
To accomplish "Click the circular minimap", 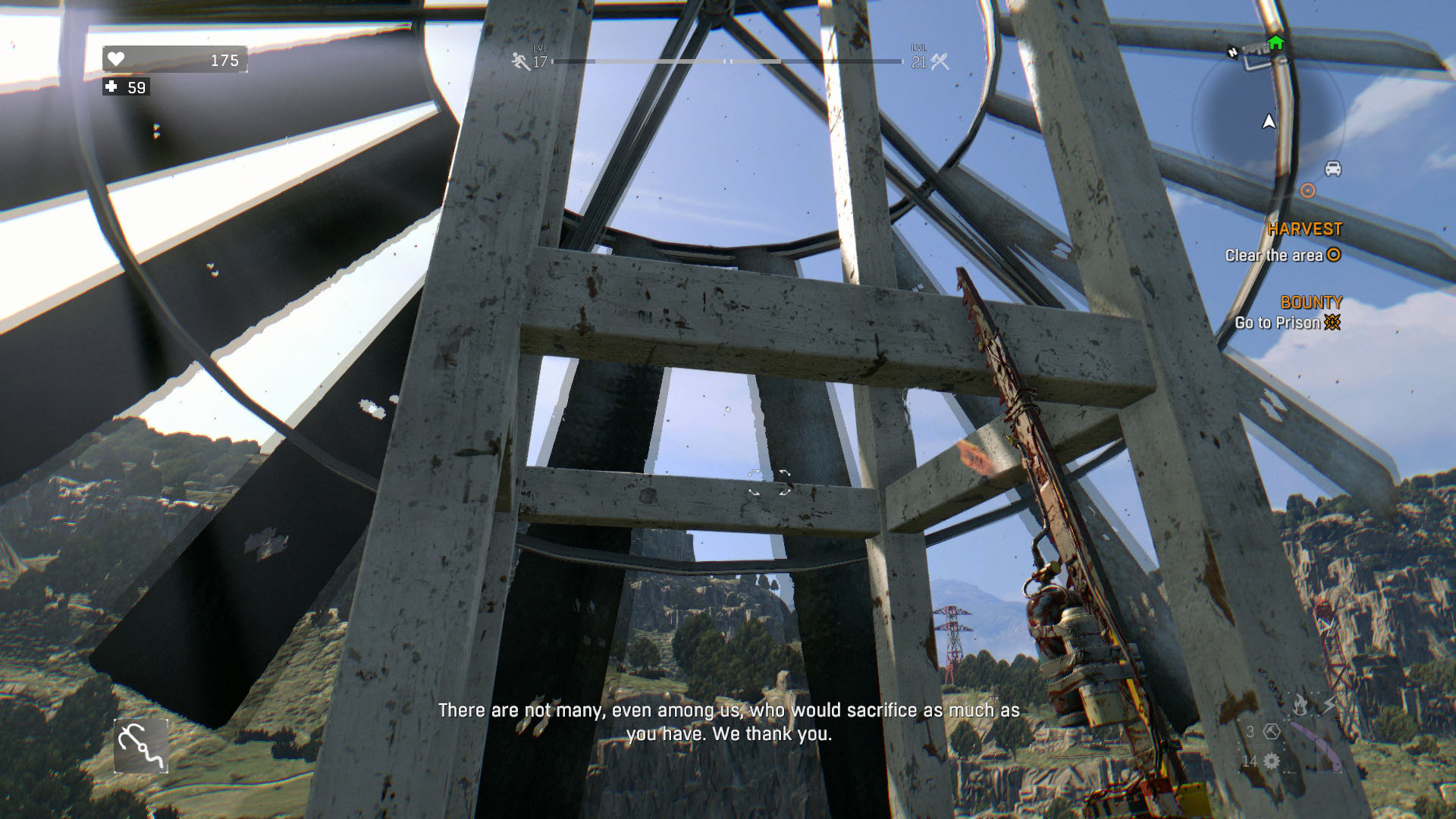I will click(x=1268, y=118).
